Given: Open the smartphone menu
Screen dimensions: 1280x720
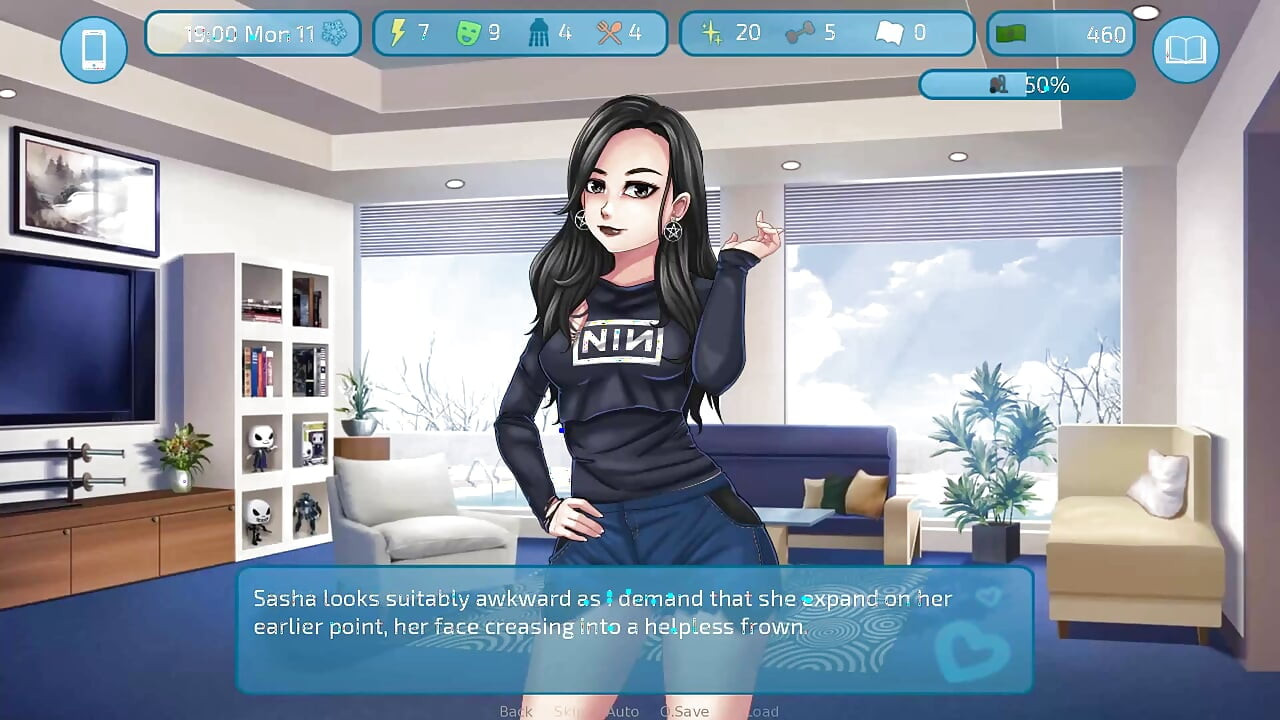Looking at the screenshot, I should coord(92,50).
